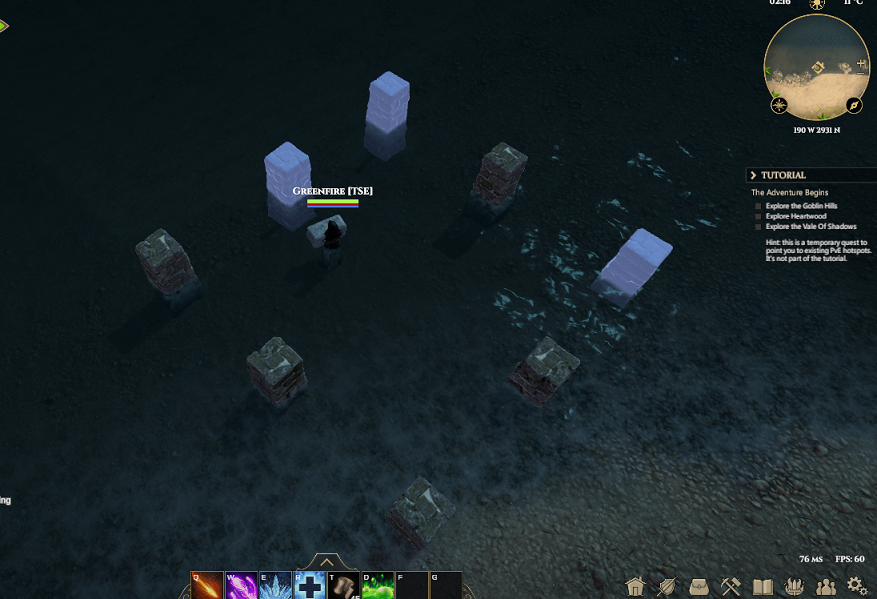Trigger the blue cross heal ability
The width and height of the screenshot is (877, 599).
(x=309, y=585)
